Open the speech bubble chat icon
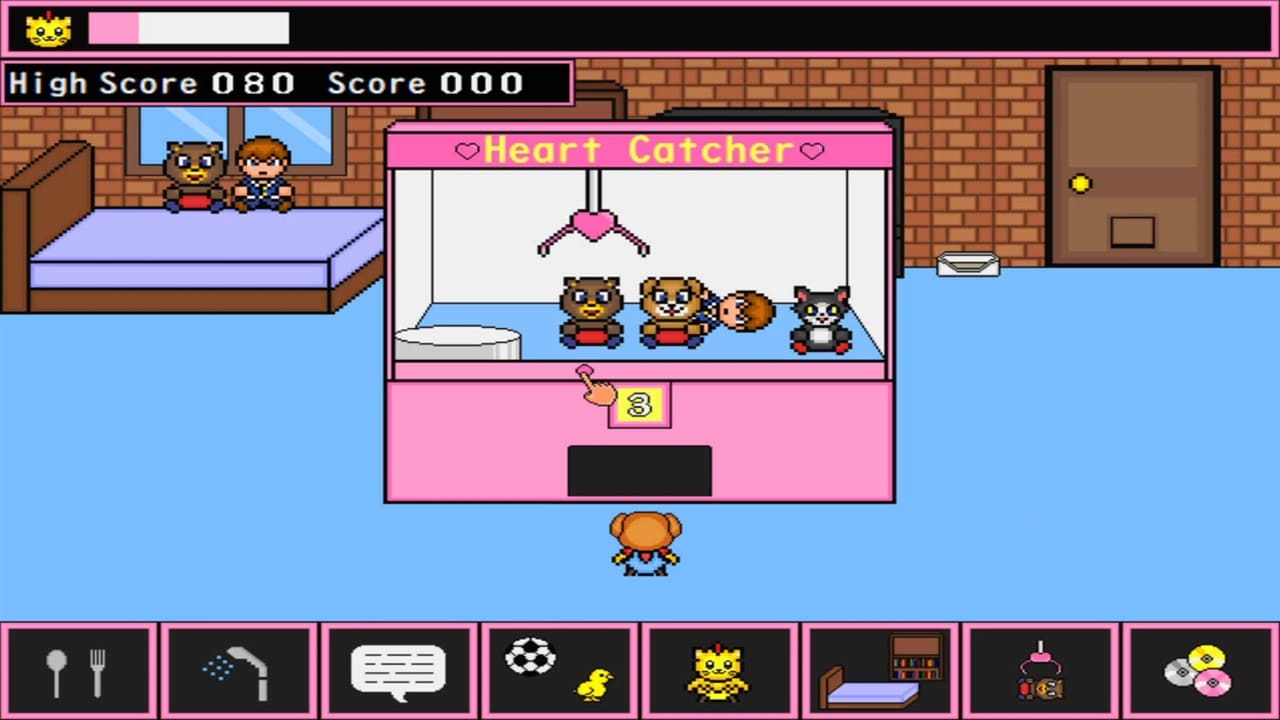The image size is (1280, 720). click(398, 670)
